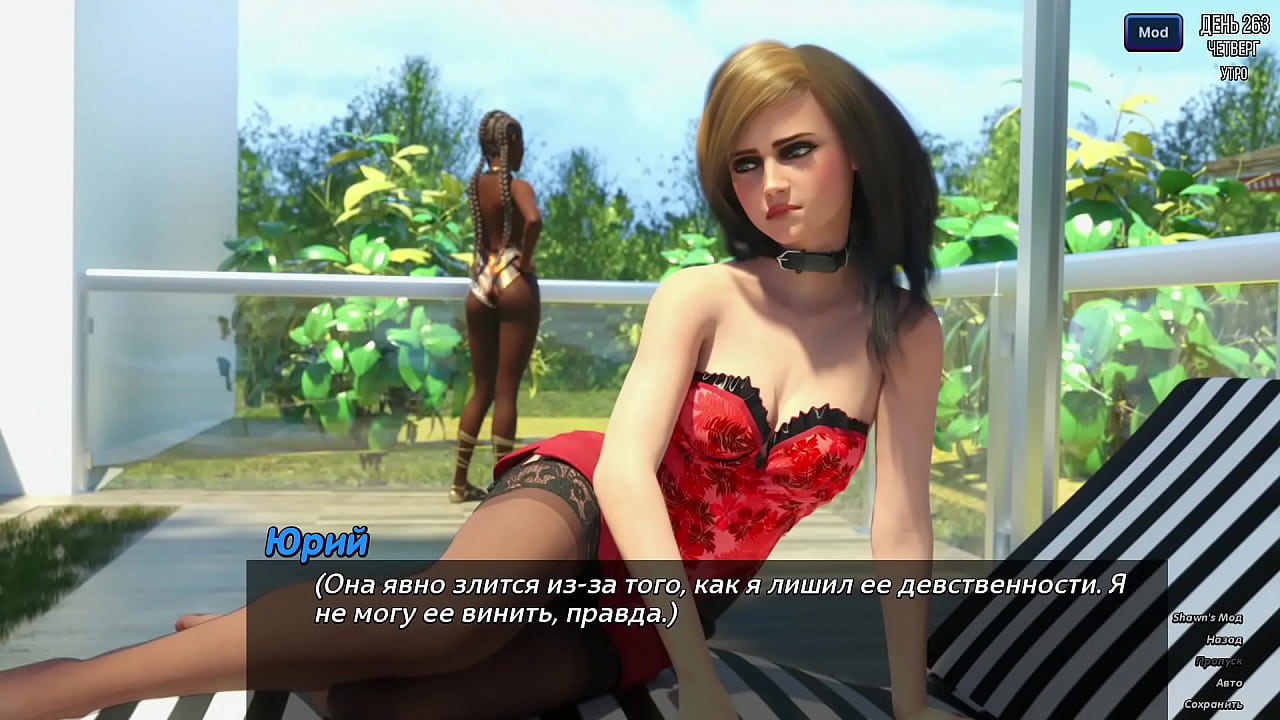
Task: Open the Сохранить save menu
Action: click(1214, 705)
